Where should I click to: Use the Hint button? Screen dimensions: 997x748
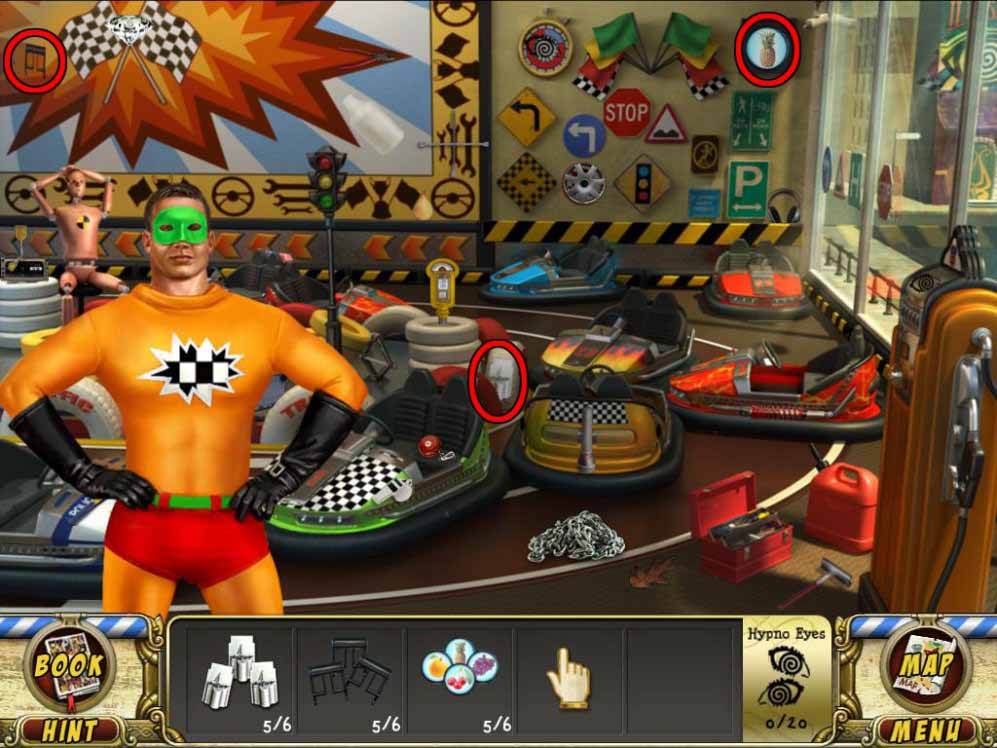click(69, 729)
